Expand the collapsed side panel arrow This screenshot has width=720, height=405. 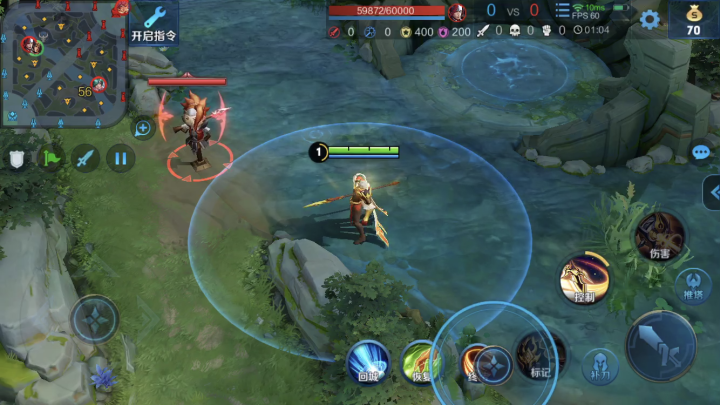tap(711, 192)
